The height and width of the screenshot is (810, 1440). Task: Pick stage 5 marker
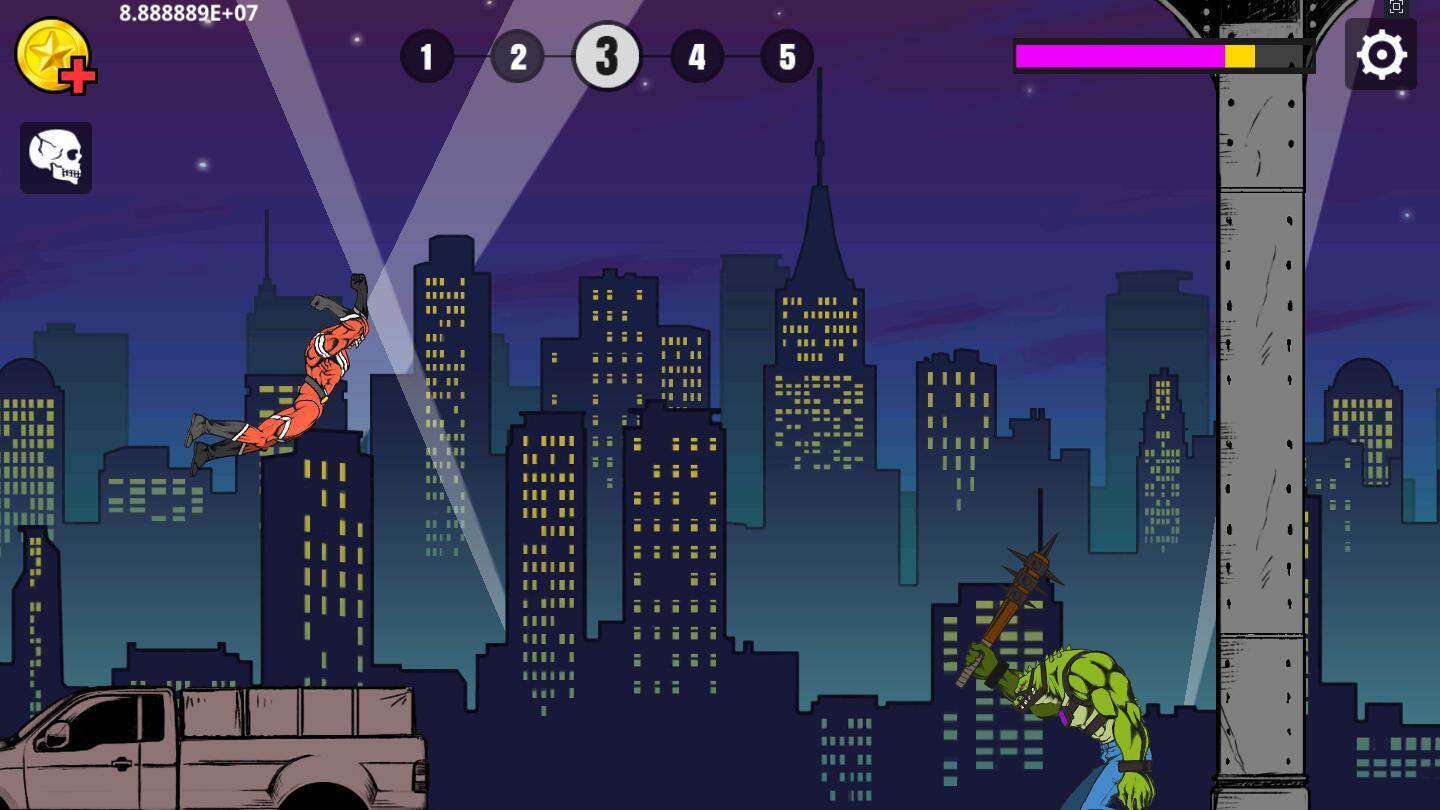tap(787, 56)
